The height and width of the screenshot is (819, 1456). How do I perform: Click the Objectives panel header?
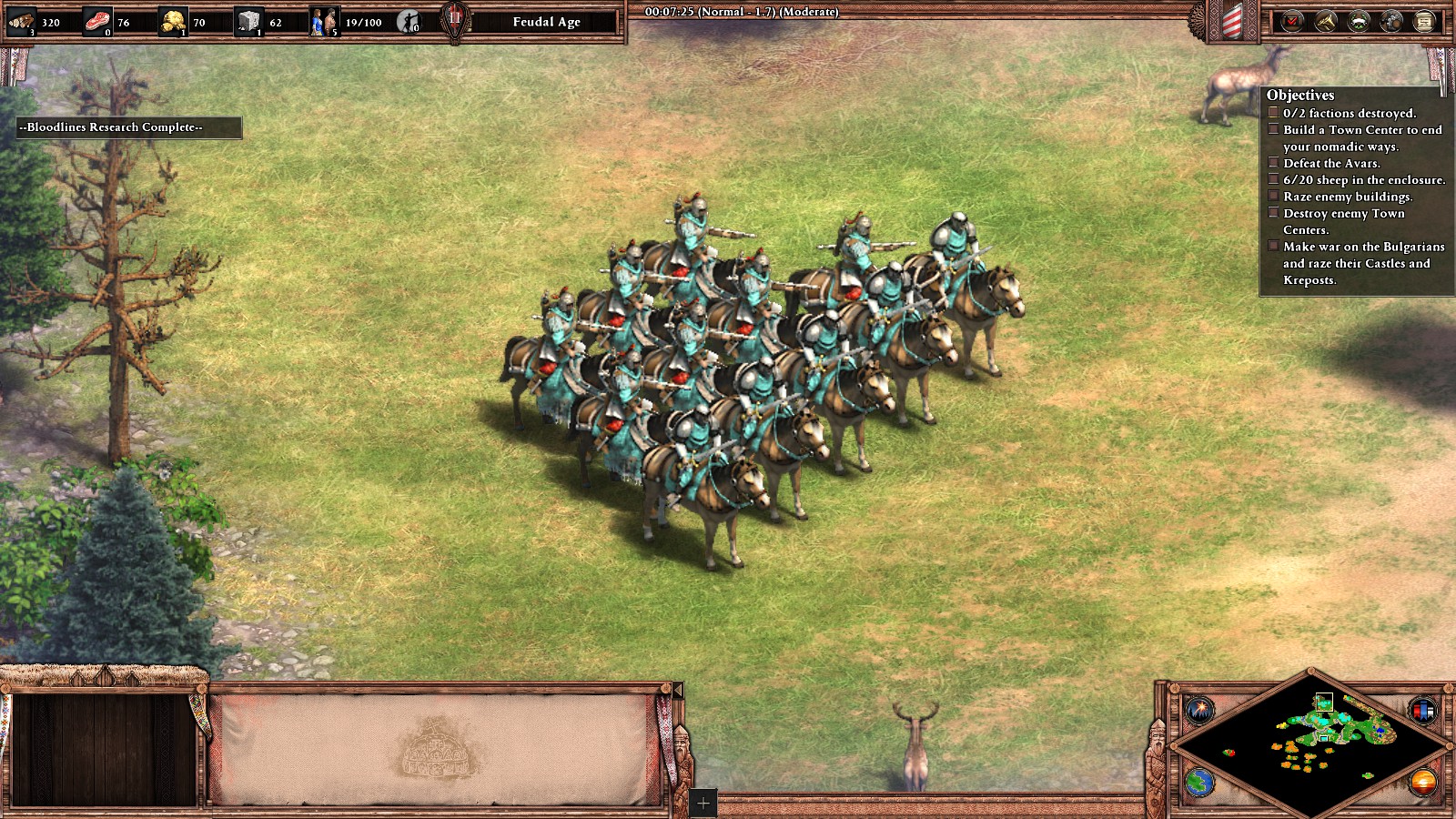pos(1300,95)
